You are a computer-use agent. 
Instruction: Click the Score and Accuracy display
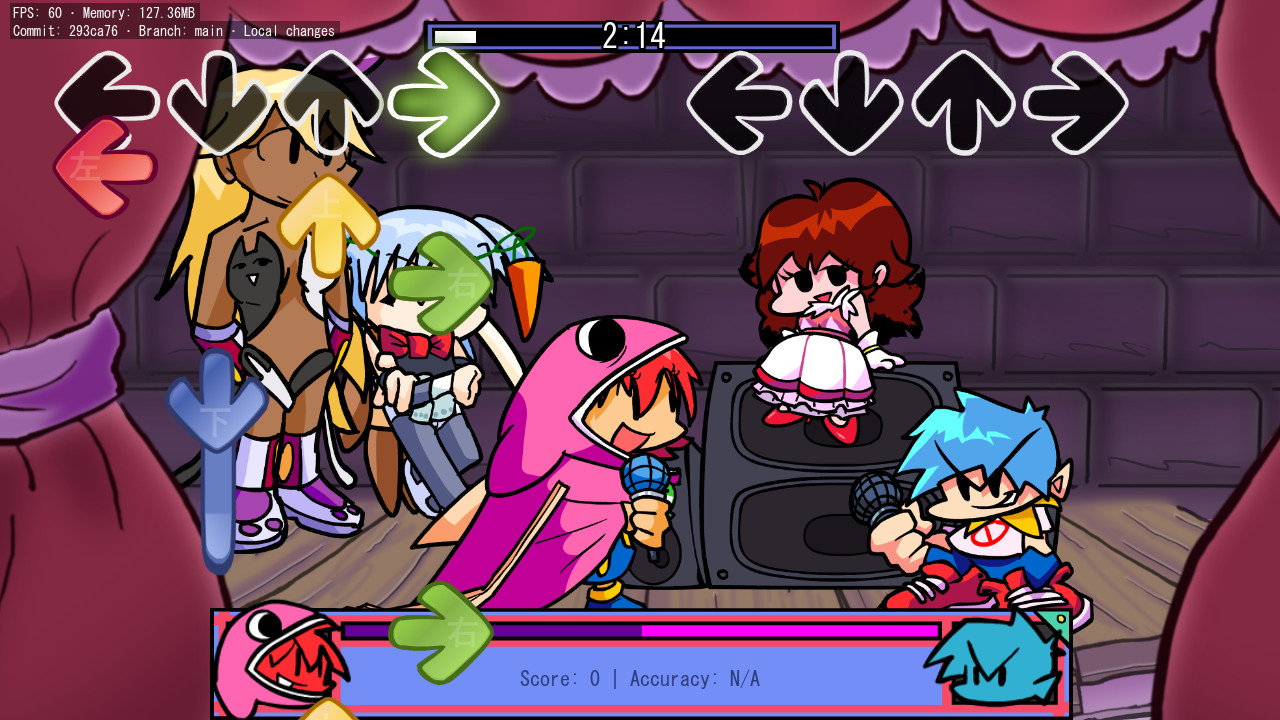click(638, 678)
